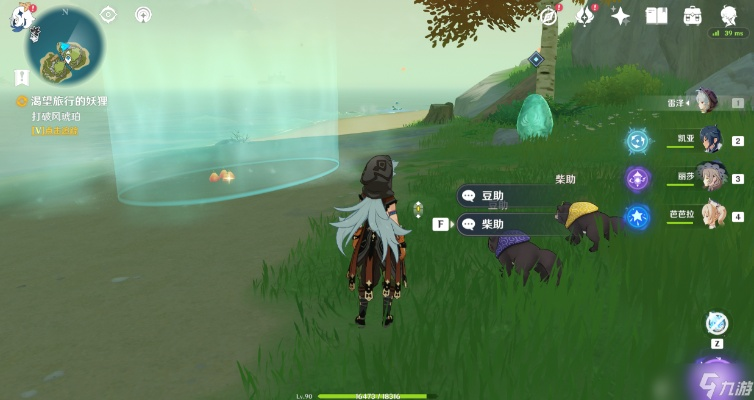
Task: Use the gadget icon above the Z label
Action: (x=716, y=323)
